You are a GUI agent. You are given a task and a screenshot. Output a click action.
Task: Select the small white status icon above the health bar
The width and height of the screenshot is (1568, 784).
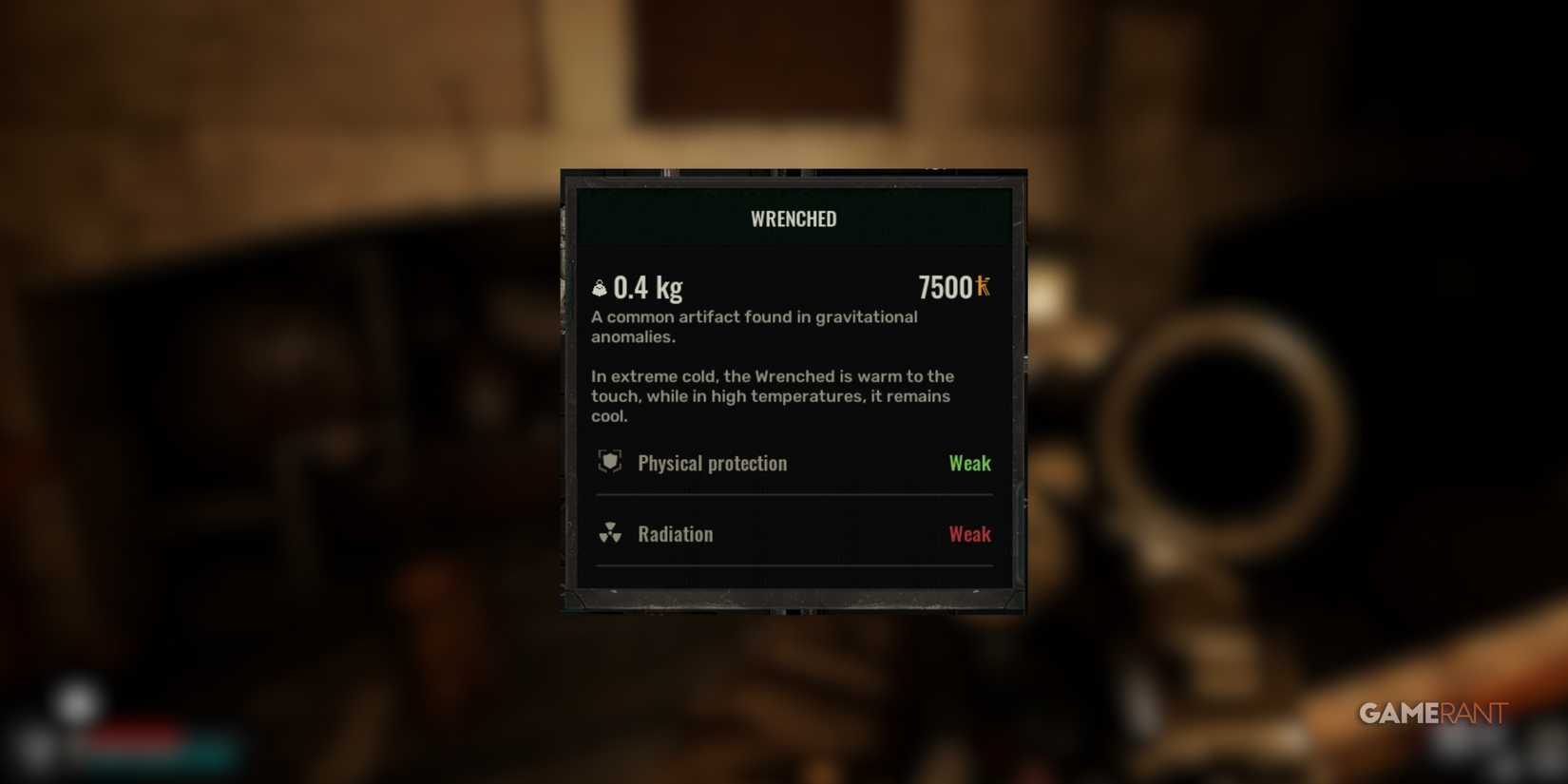coord(76,701)
